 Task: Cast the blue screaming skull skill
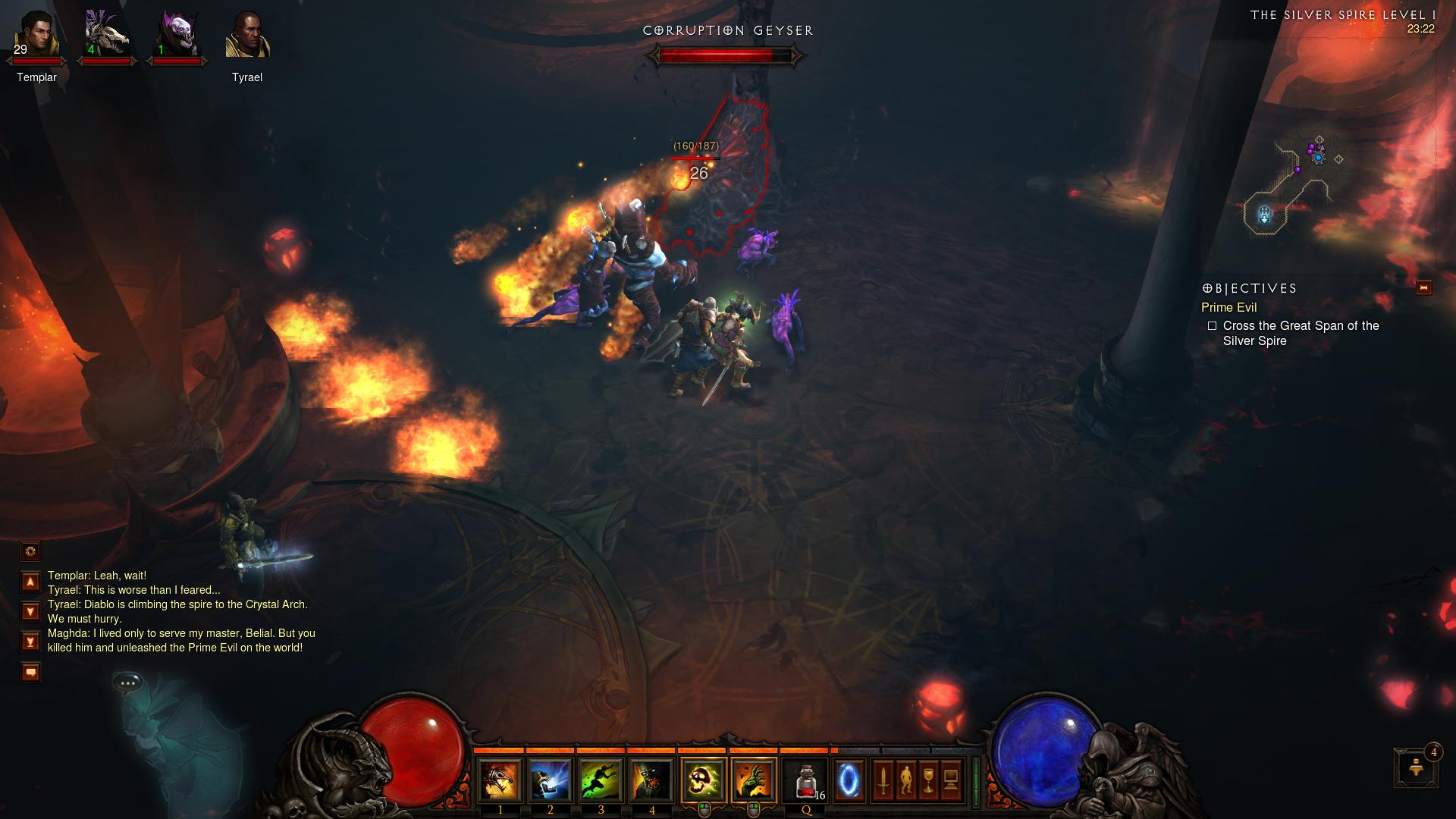tap(551, 780)
